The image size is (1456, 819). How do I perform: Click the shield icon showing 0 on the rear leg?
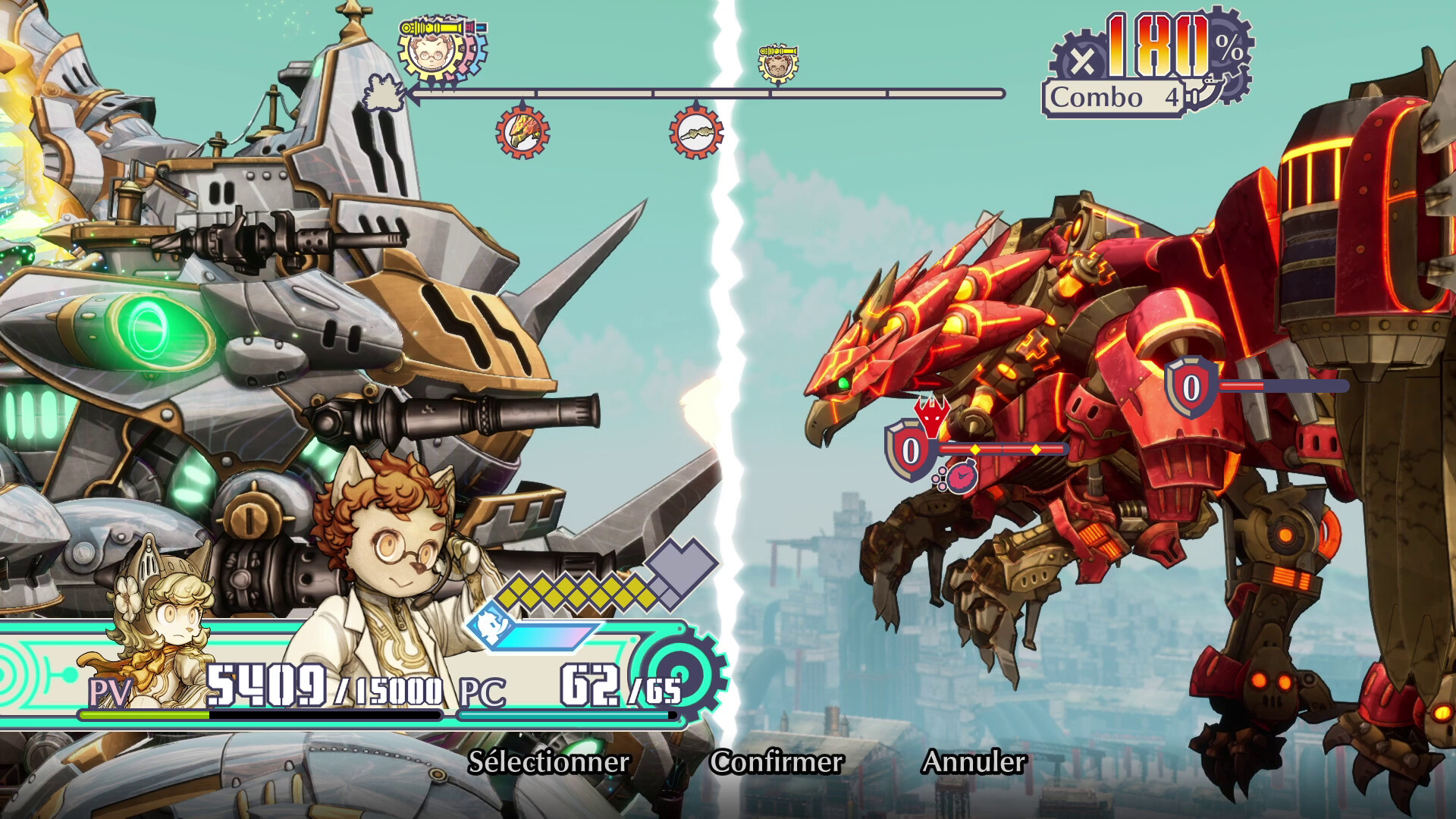click(x=1191, y=388)
